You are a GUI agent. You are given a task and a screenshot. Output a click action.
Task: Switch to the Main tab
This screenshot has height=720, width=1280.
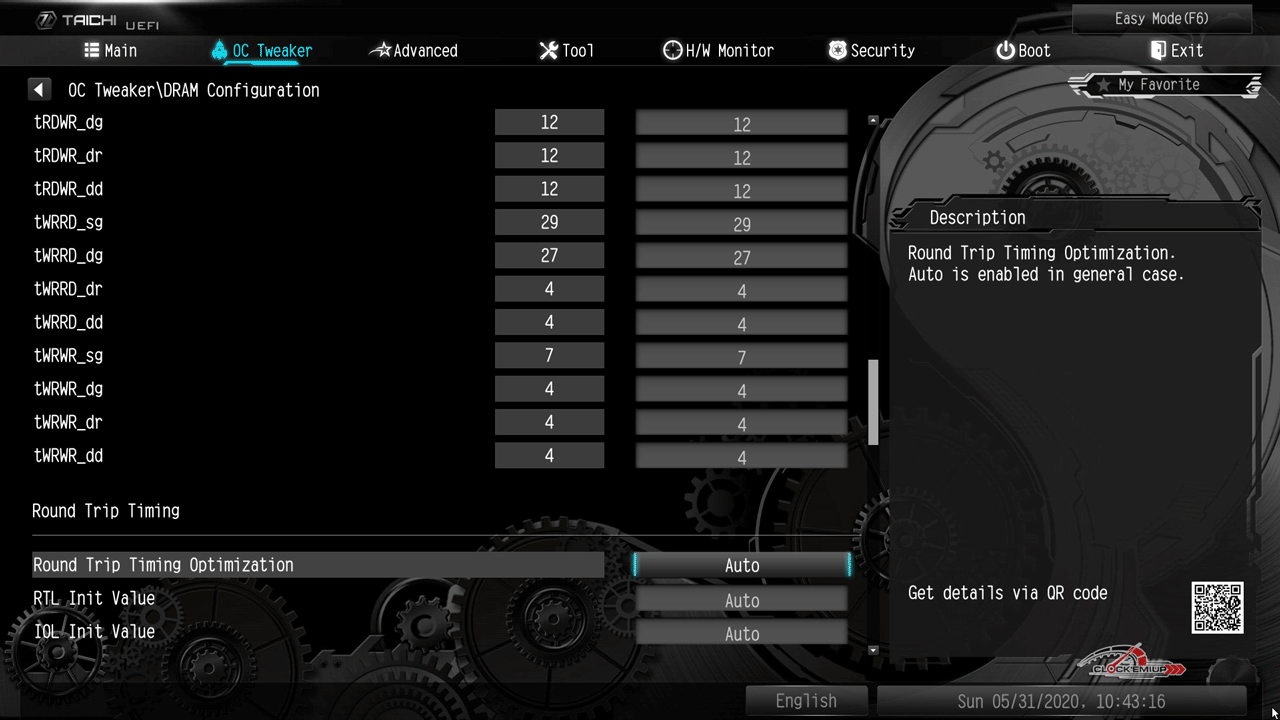click(111, 51)
